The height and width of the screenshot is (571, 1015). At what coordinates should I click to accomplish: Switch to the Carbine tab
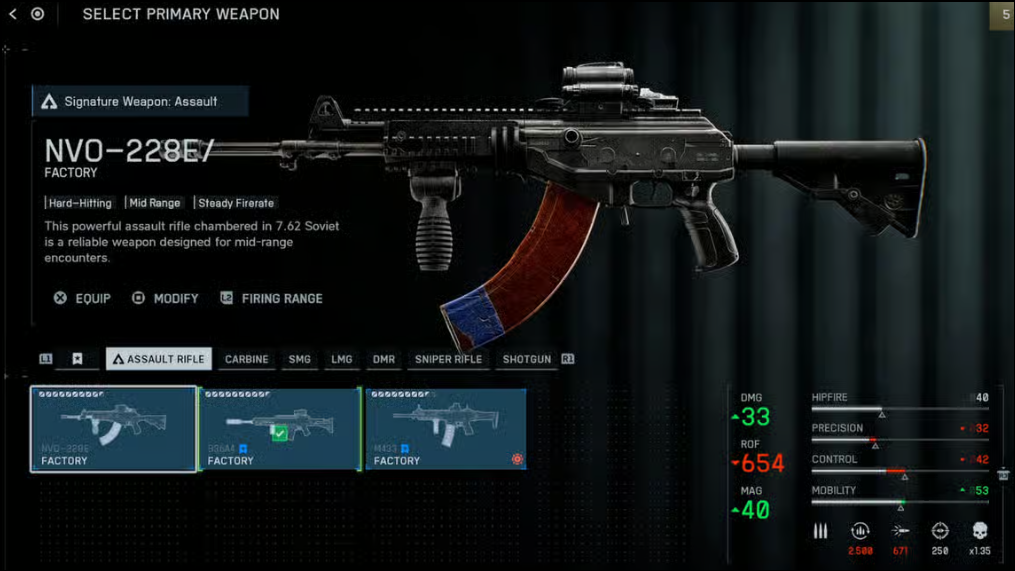tap(246, 359)
